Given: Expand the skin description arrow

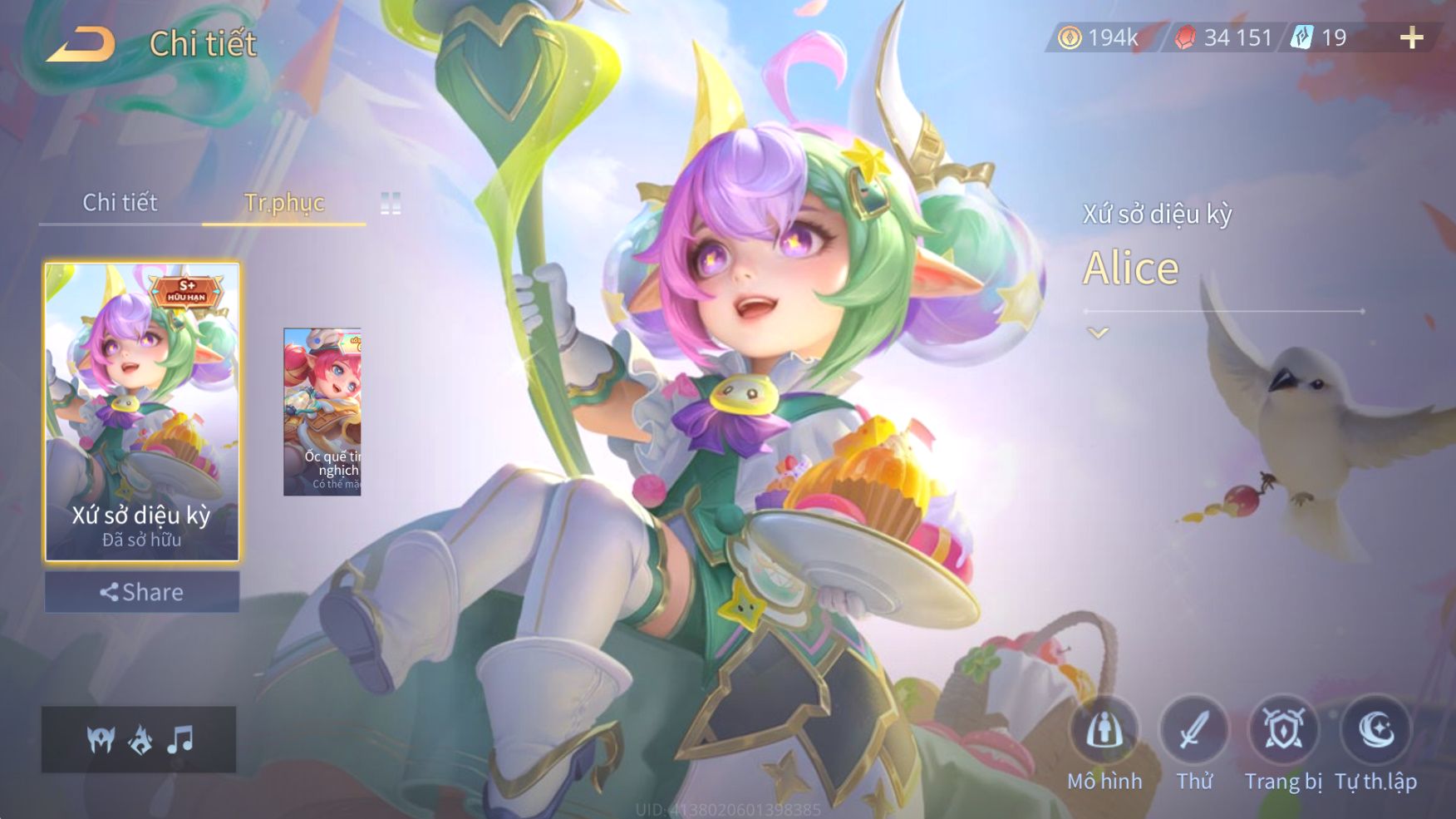Looking at the screenshot, I should pos(1098,333).
